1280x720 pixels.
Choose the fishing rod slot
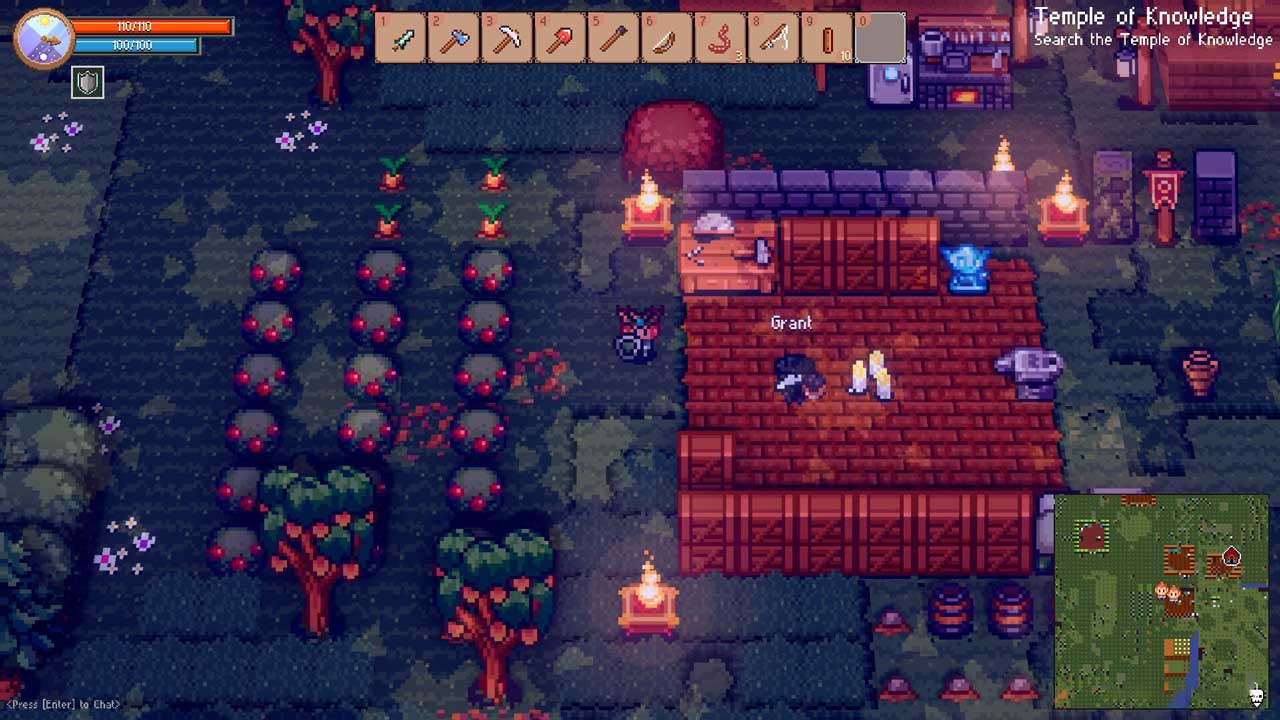tap(773, 39)
